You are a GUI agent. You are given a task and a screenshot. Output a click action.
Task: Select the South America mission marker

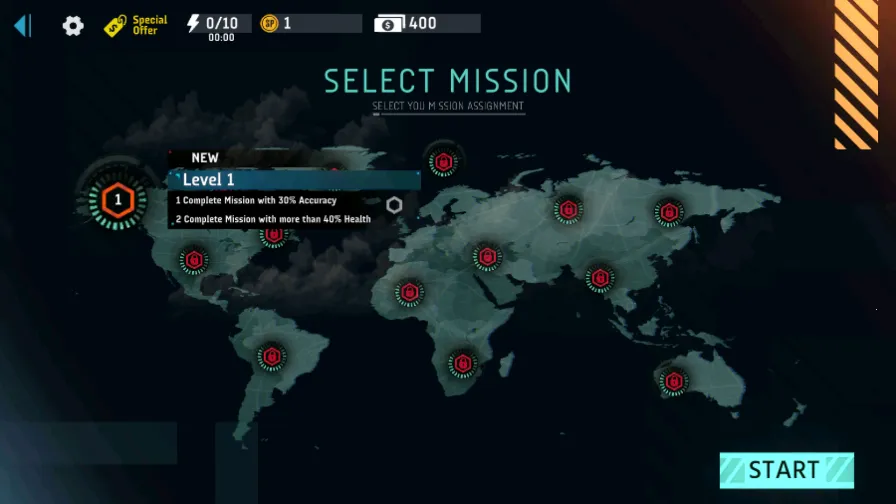[271, 356]
